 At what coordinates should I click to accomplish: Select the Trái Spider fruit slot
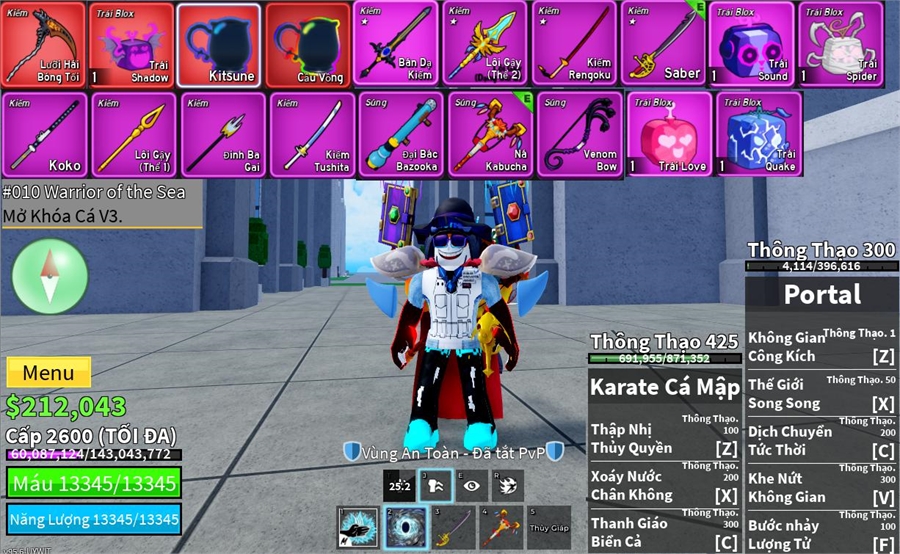840,44
